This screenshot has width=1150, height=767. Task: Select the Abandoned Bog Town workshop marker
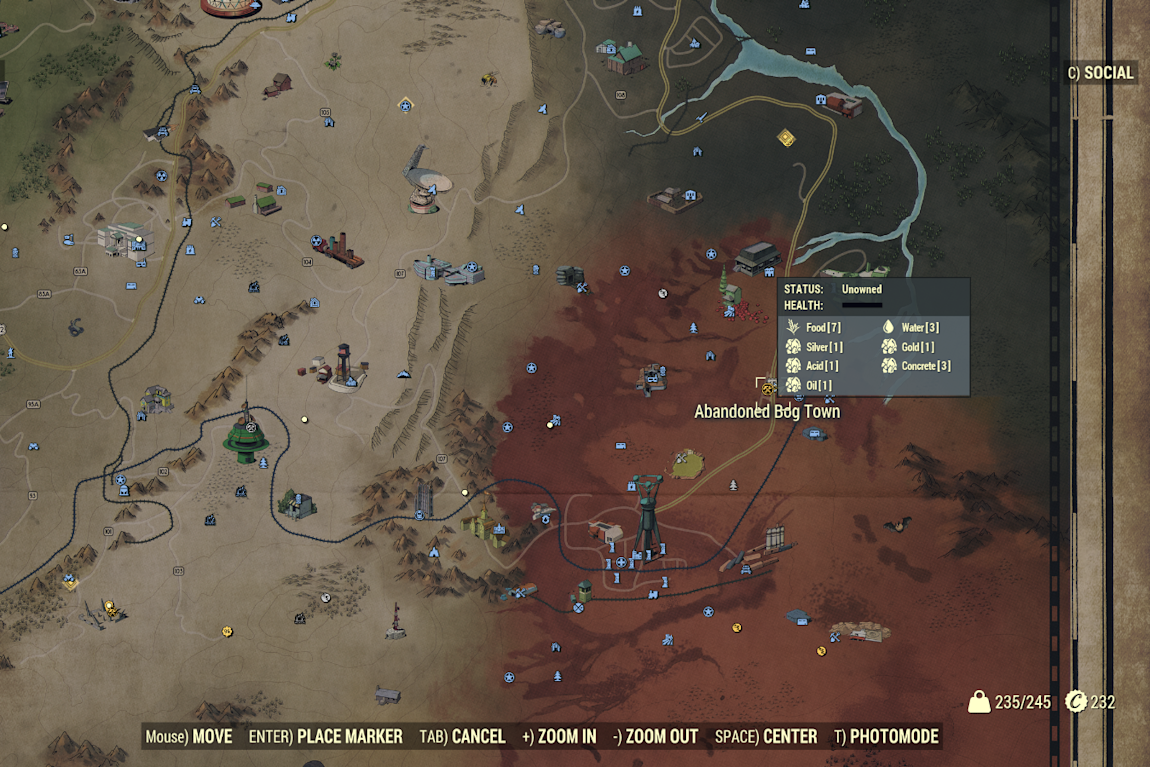pyautogui.click(x=767, y=387)
